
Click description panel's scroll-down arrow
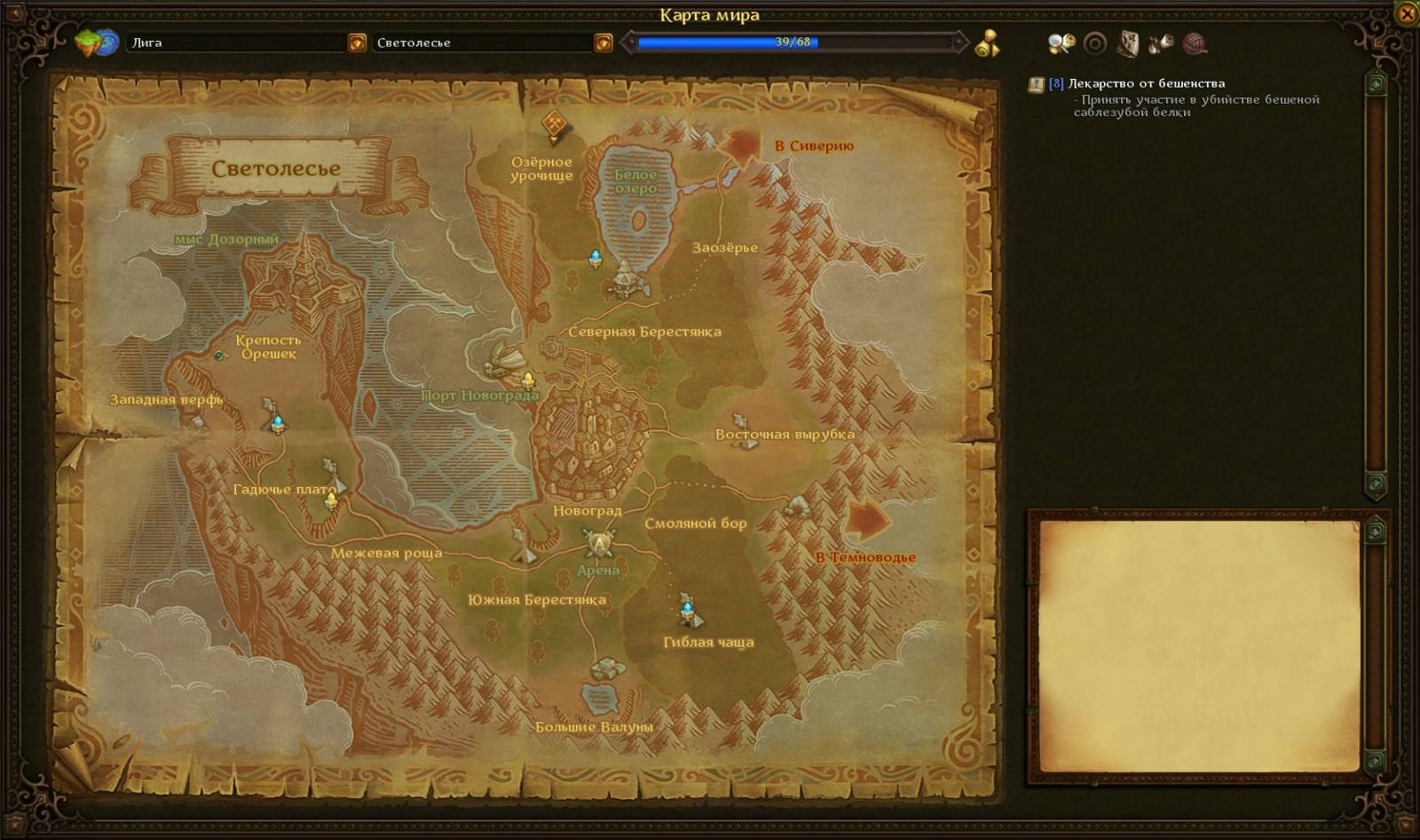point(1375,760)
